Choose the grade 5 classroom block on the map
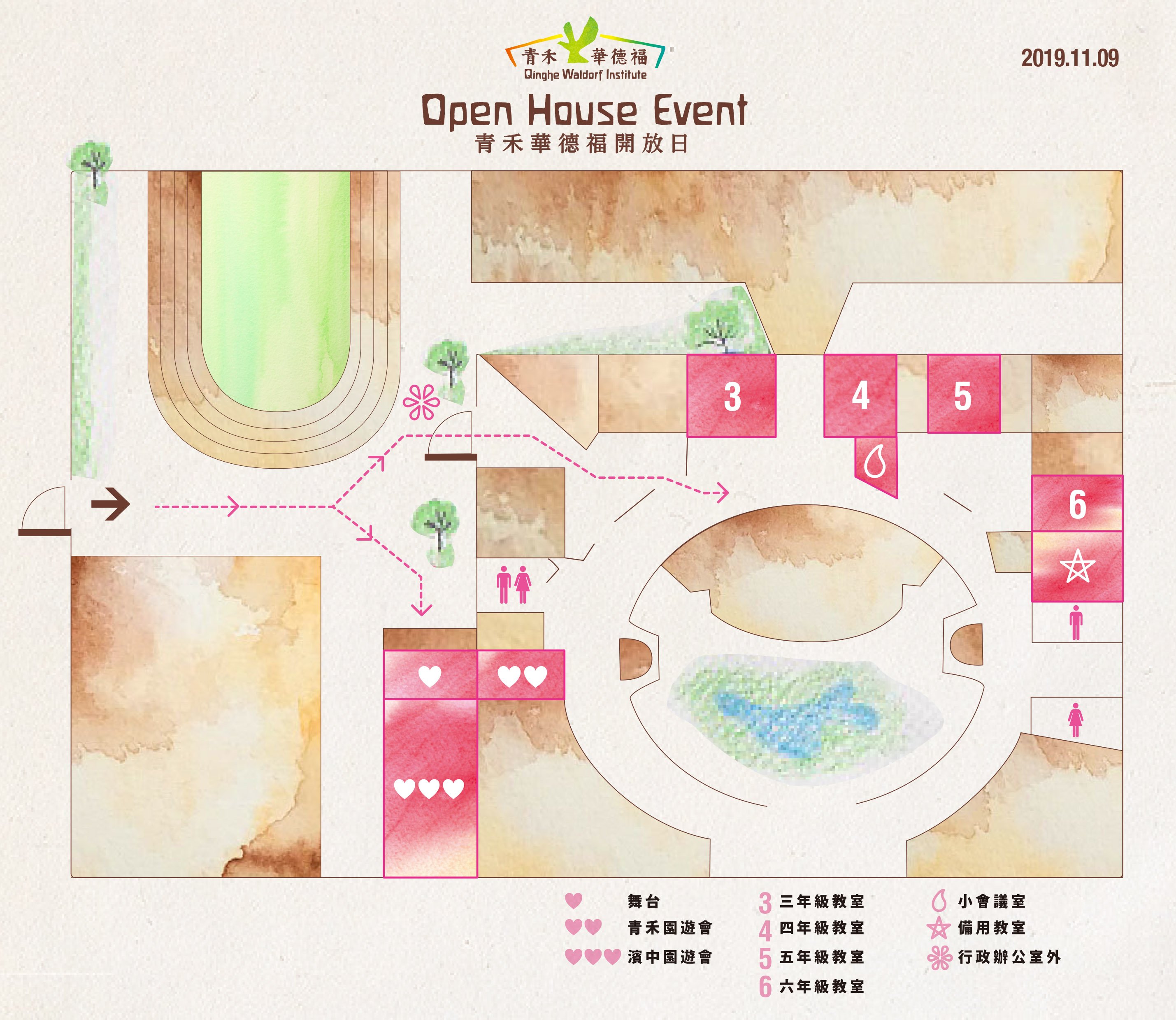This screenshot has width=1176, height=1020. coord(964,394)
